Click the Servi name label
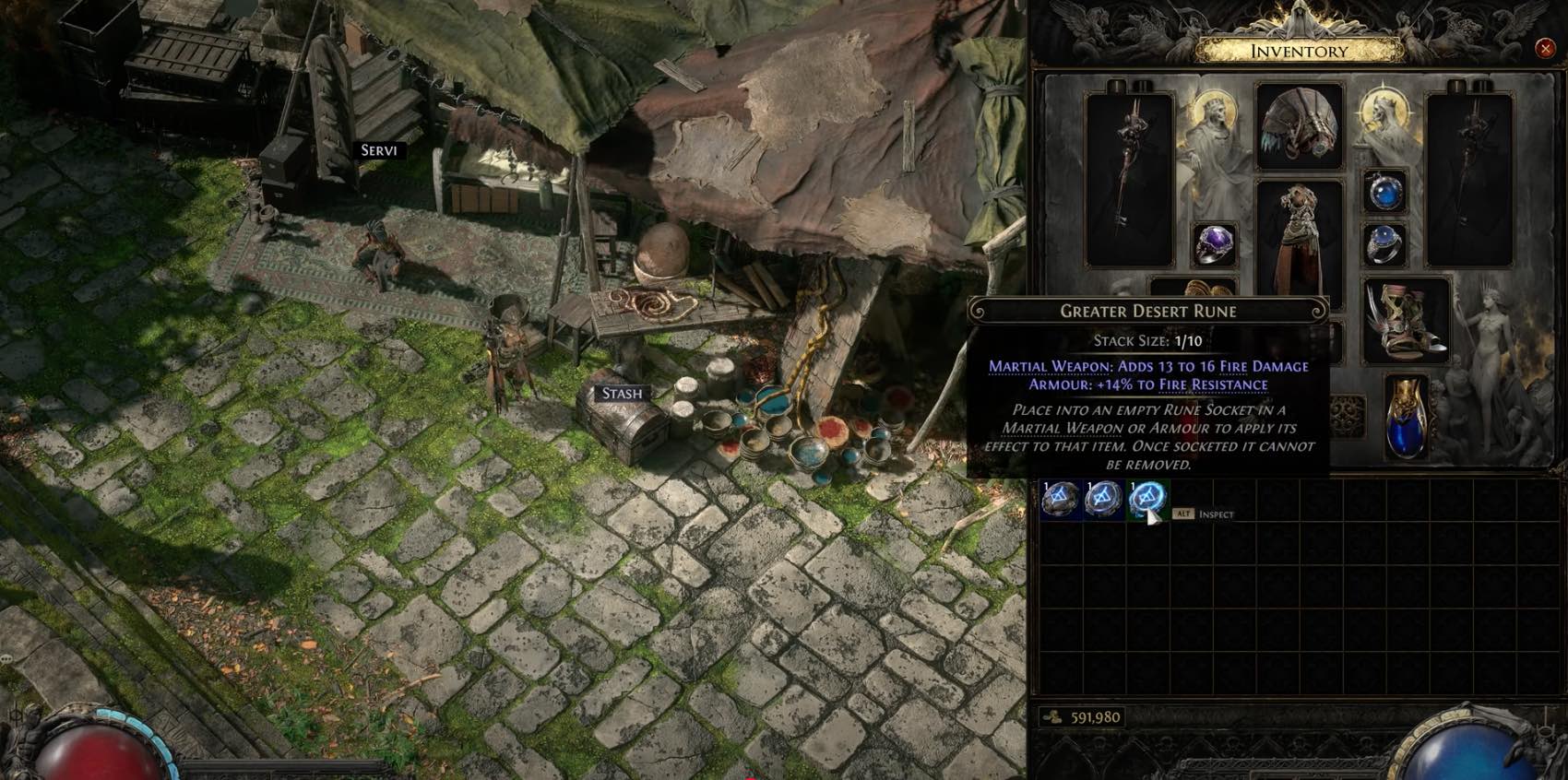This screenshot has width=1568, height=780. click(x=378, y=150)
